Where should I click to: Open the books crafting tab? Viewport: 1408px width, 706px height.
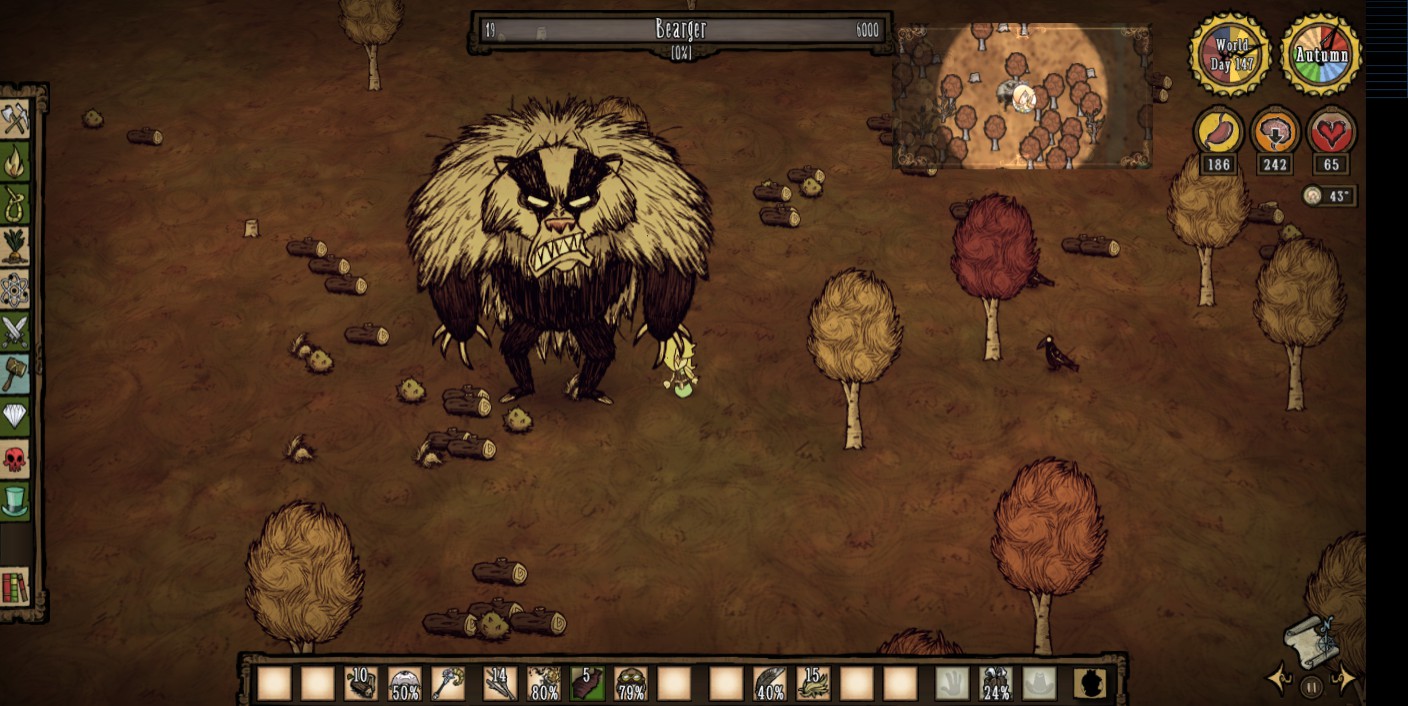click(x=15, y=588)
